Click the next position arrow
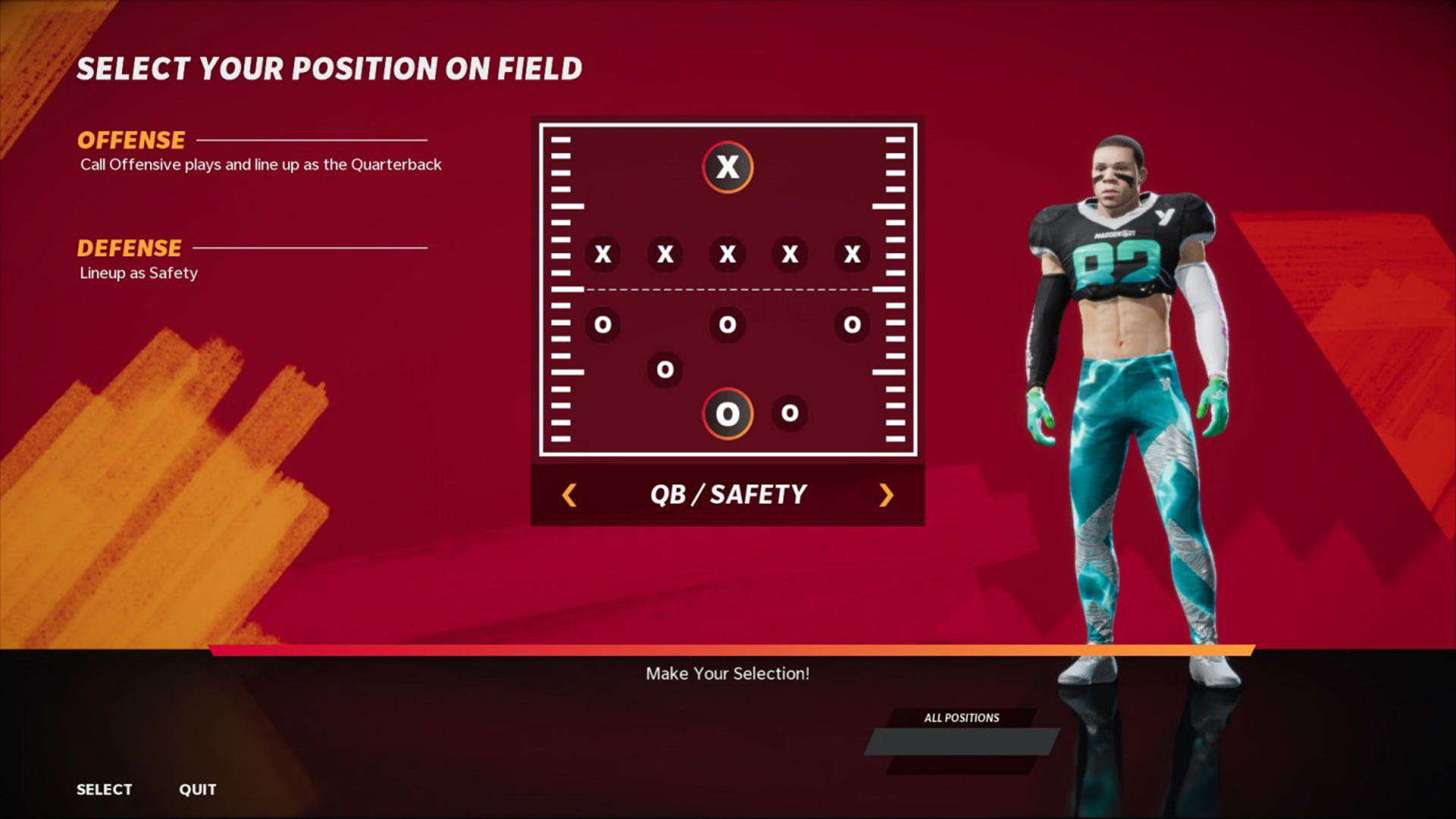The image size is (1456, 819). tap(886, 494)
